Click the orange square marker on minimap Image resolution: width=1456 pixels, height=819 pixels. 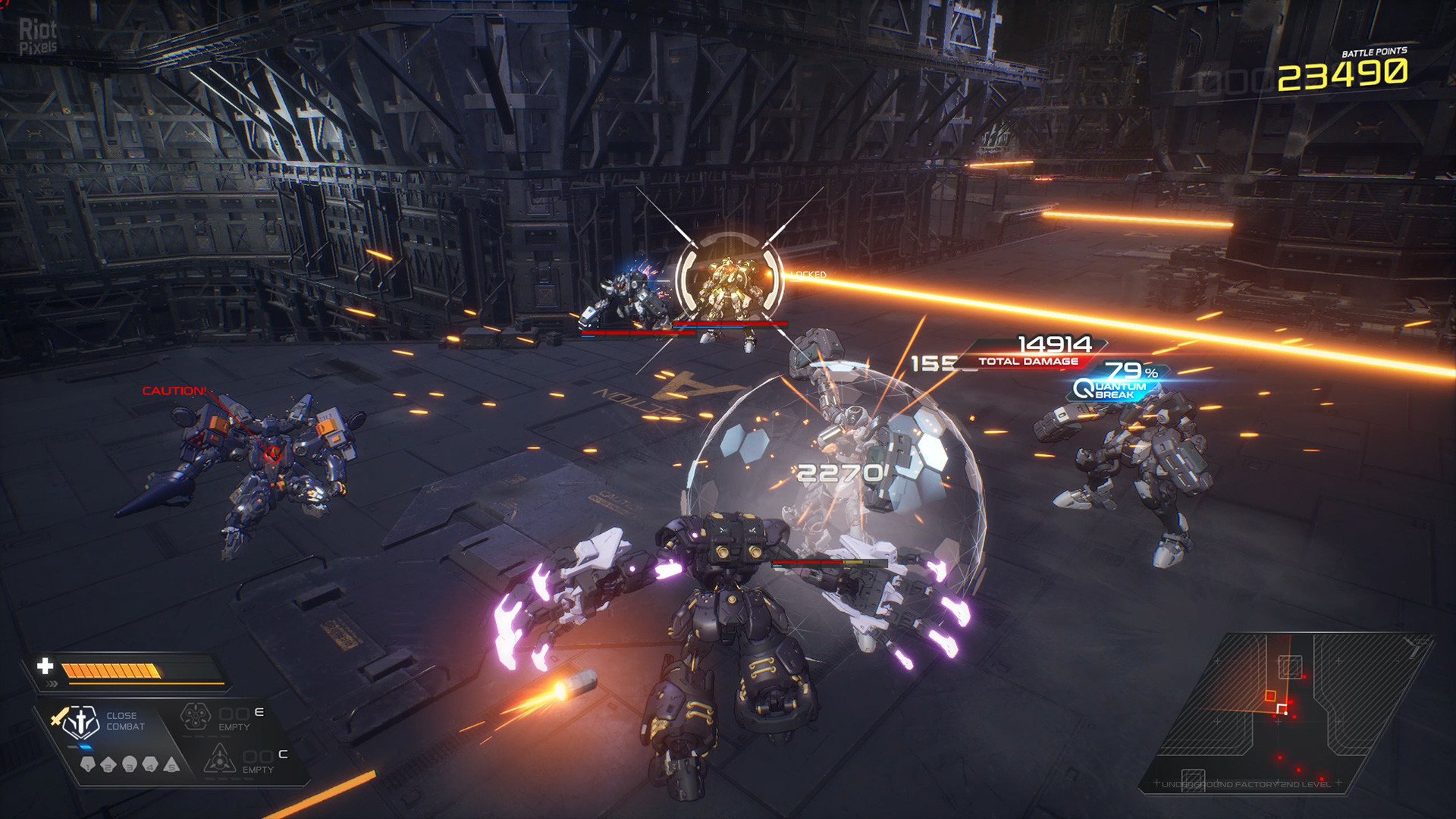tap(1270, 695)
